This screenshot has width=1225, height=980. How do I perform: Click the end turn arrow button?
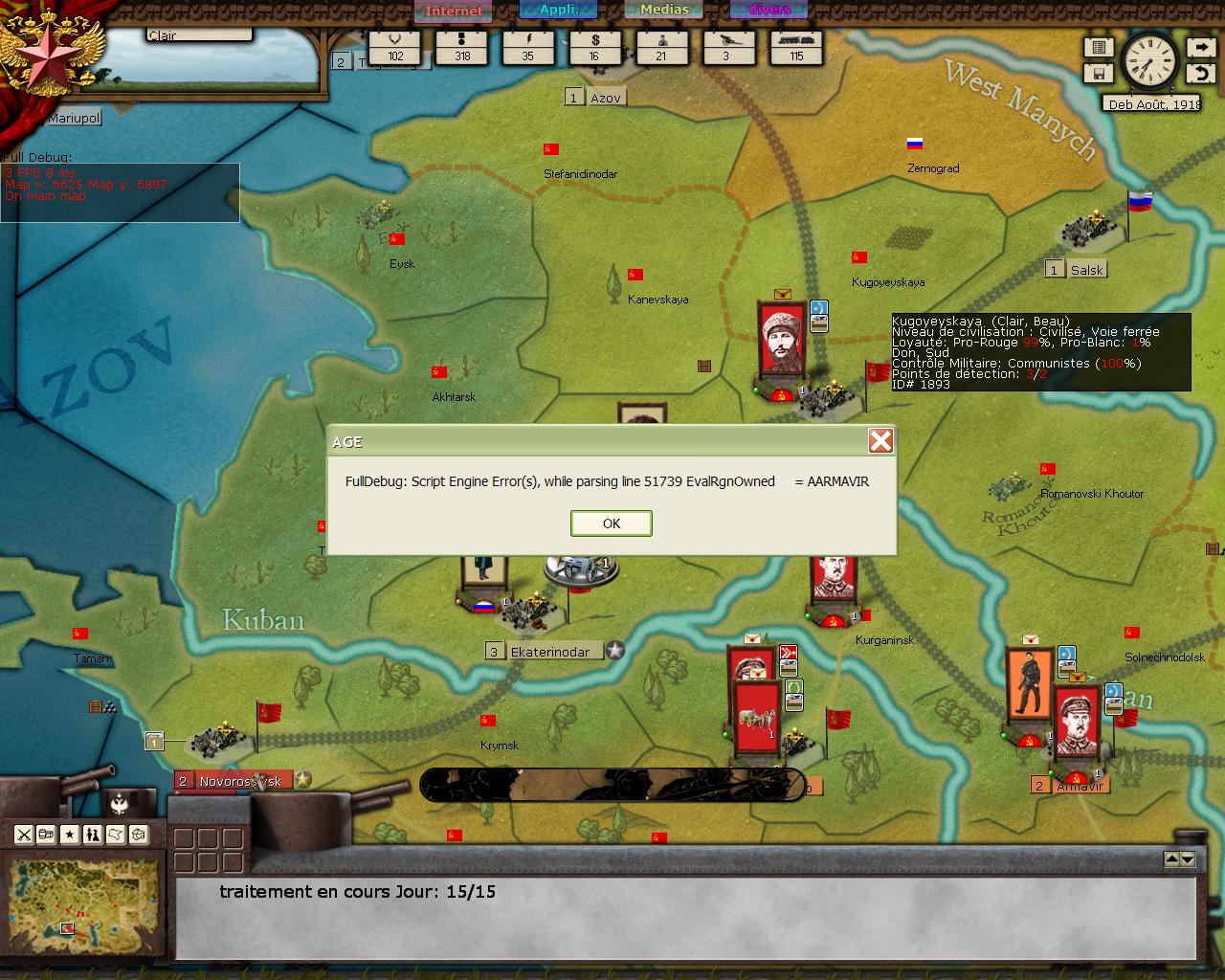pos(1200,47)
